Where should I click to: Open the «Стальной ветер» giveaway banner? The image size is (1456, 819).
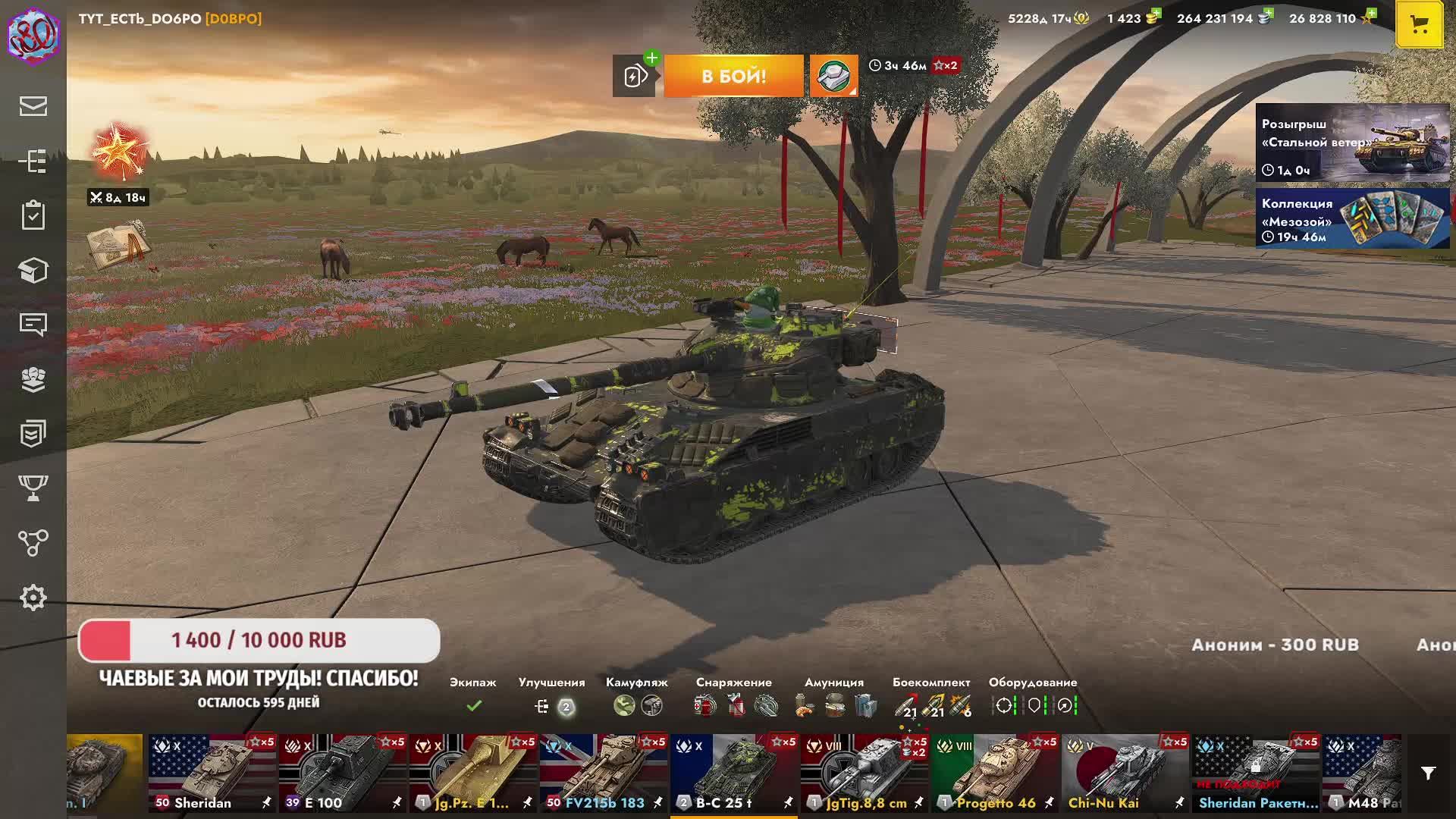tap(1352, 143)
